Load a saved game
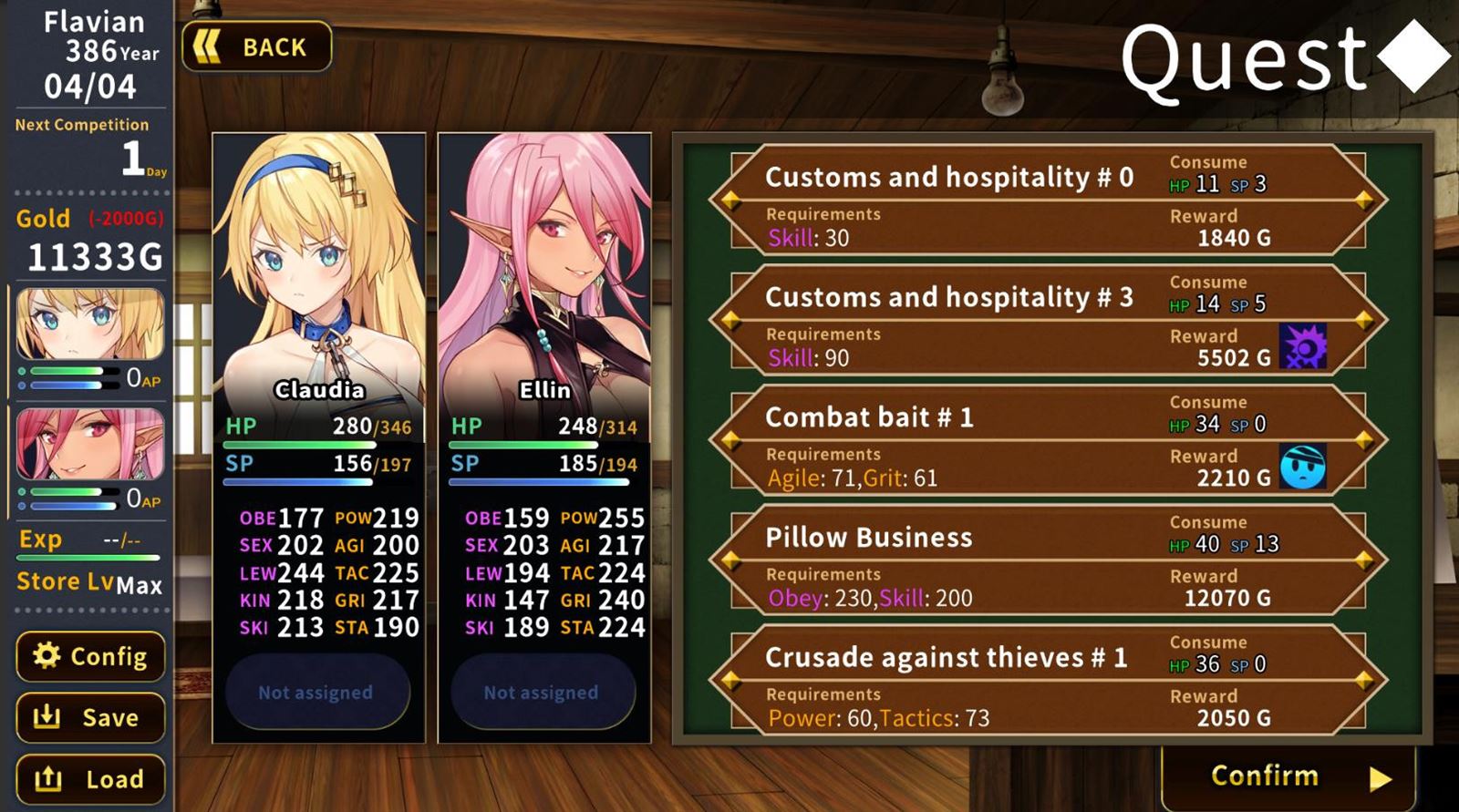 coord(90,779)
